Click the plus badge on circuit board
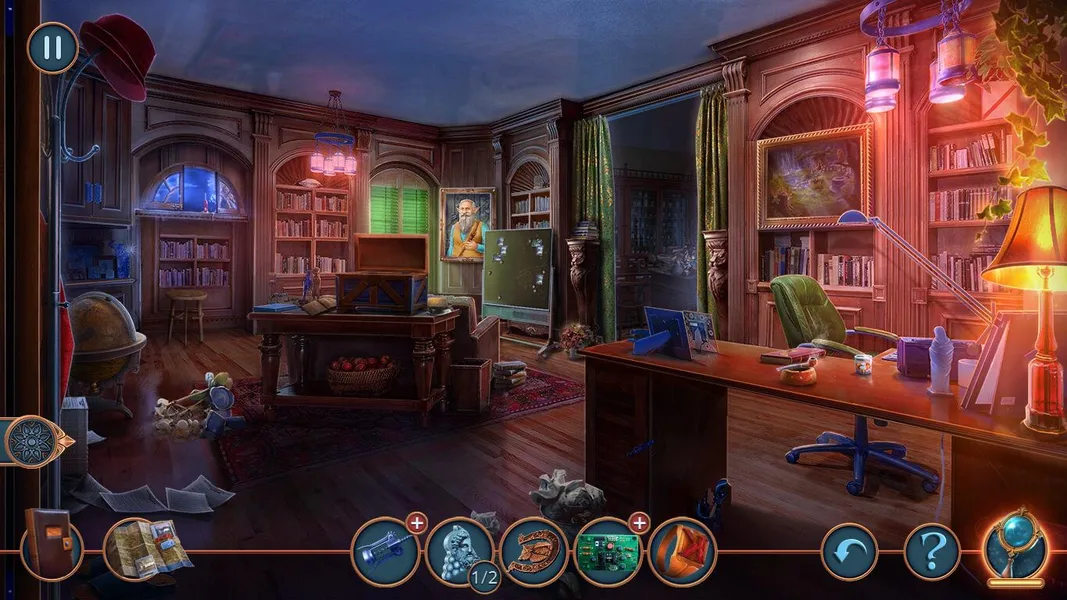 (639, 522)
